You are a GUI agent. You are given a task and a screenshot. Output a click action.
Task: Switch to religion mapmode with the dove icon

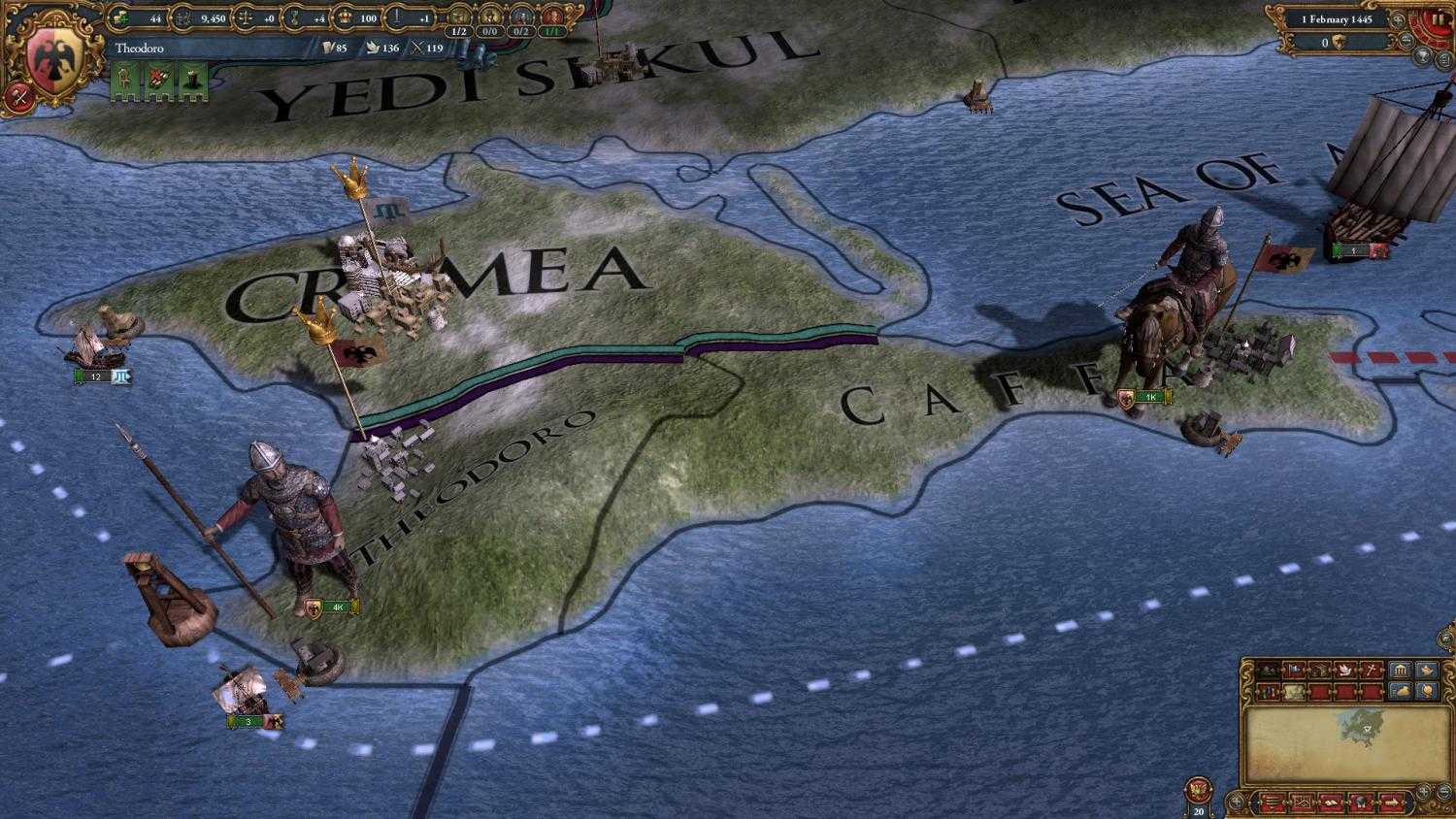(1344, 670)
